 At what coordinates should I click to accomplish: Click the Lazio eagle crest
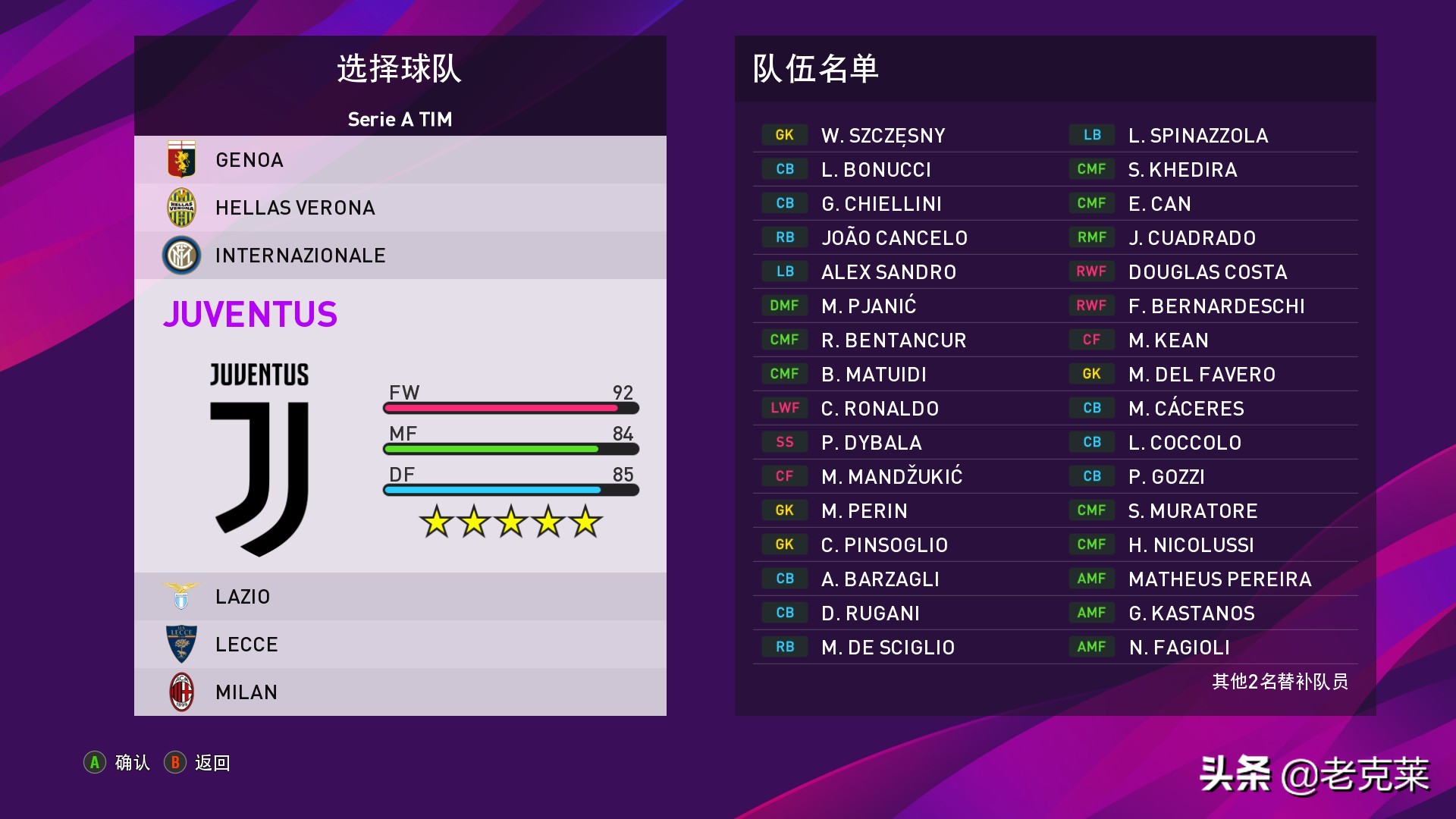182,596
